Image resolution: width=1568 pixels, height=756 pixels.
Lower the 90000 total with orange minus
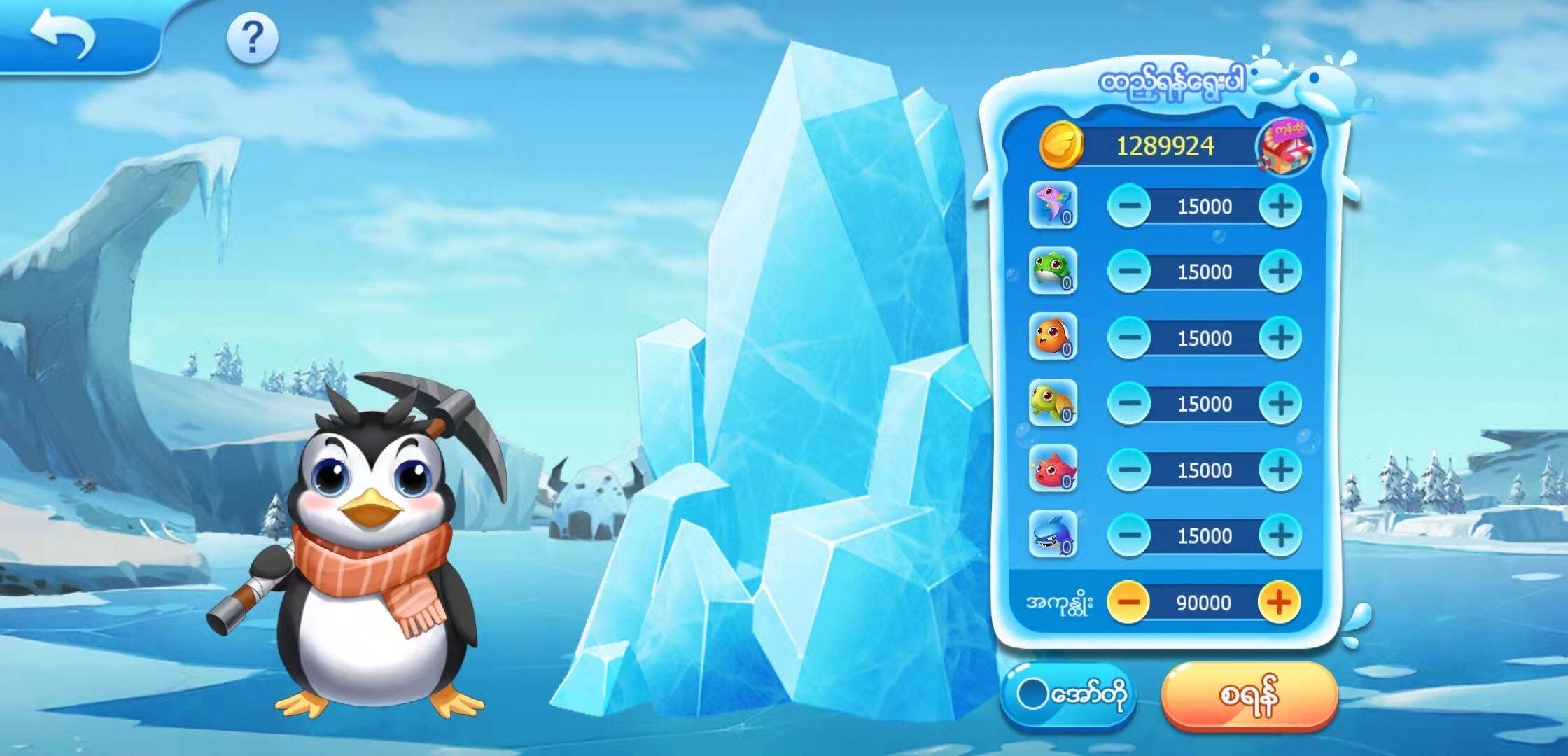(1129, 602)
